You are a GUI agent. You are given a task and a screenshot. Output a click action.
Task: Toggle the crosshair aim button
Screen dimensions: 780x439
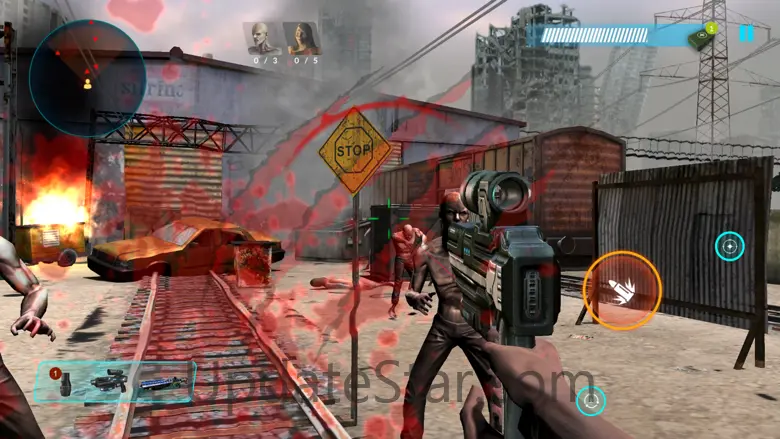tap(729, 246)
